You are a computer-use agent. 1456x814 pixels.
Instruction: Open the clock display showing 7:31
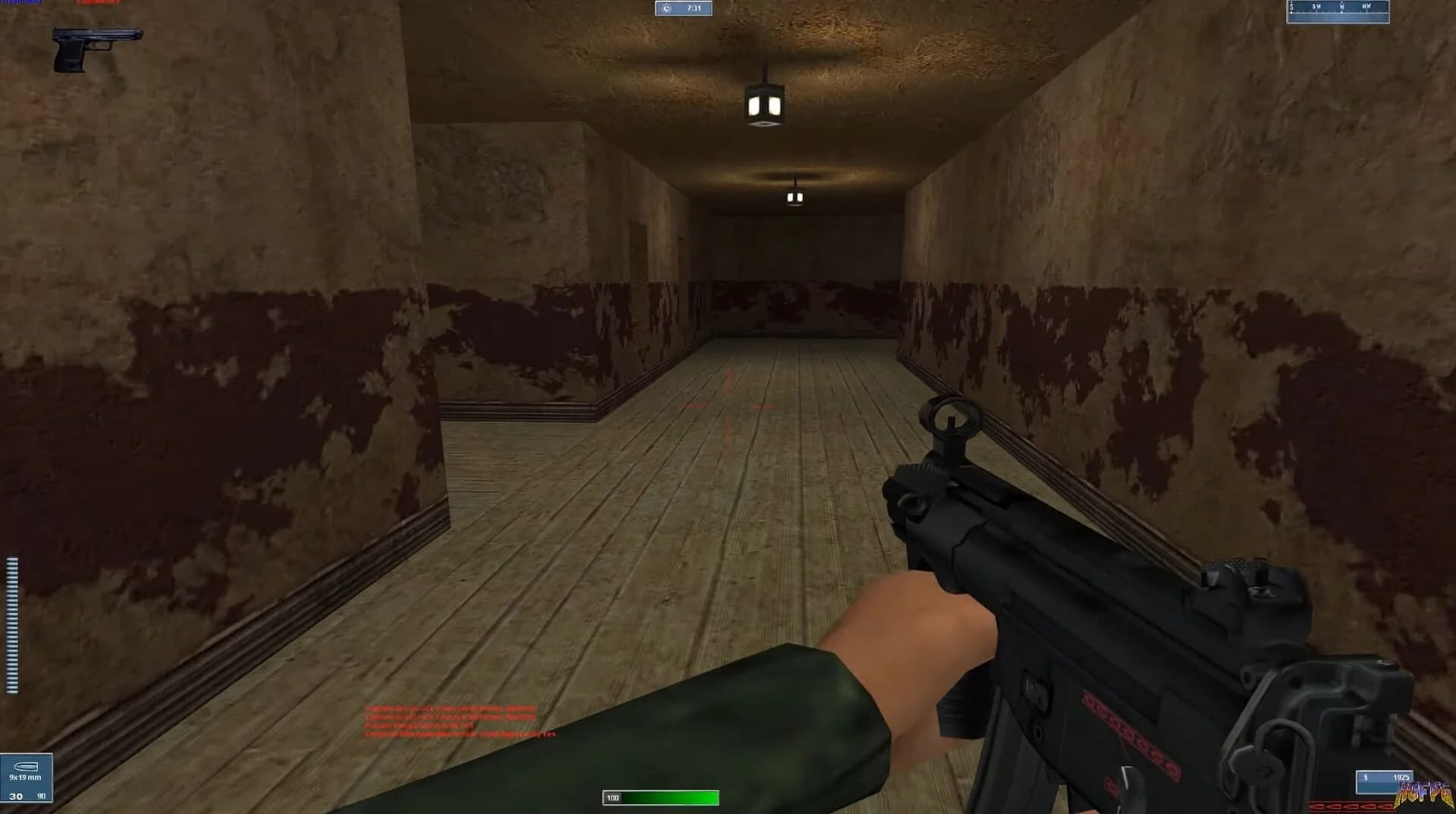click(685, 8)
